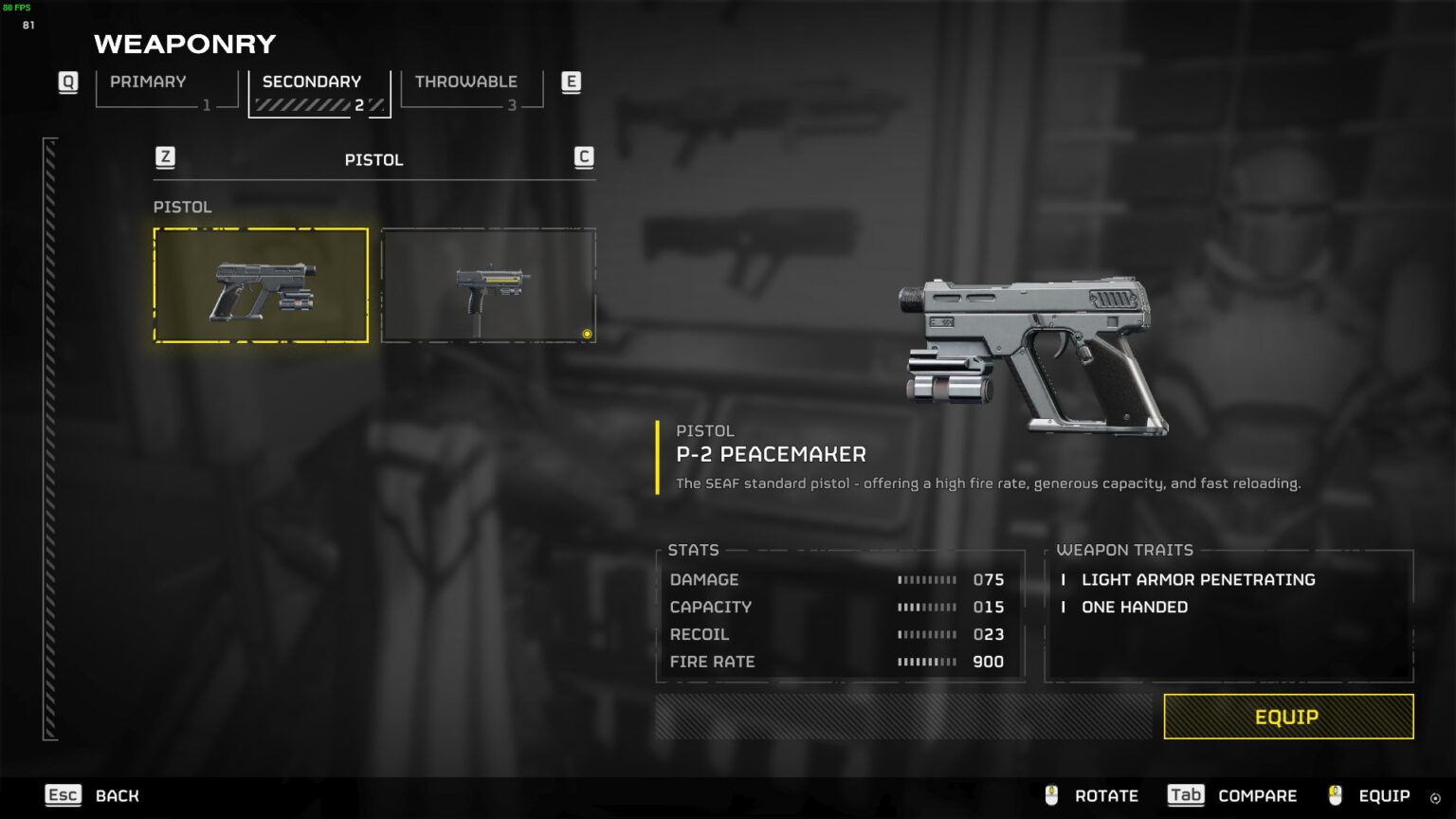Viewport: 1456px width, 819px height.
Task: Switch to the Primary weapons tab
Action: pyautogui.click(x=166, y=90)
